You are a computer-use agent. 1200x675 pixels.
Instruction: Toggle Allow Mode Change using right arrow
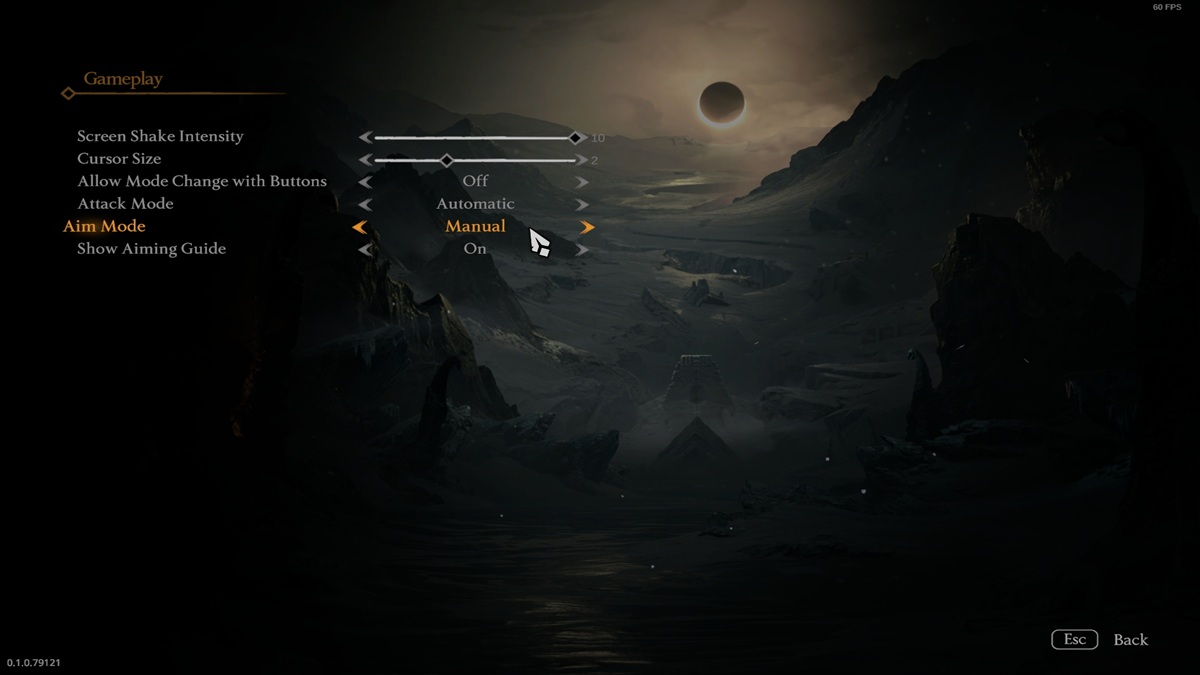(582, 182)
